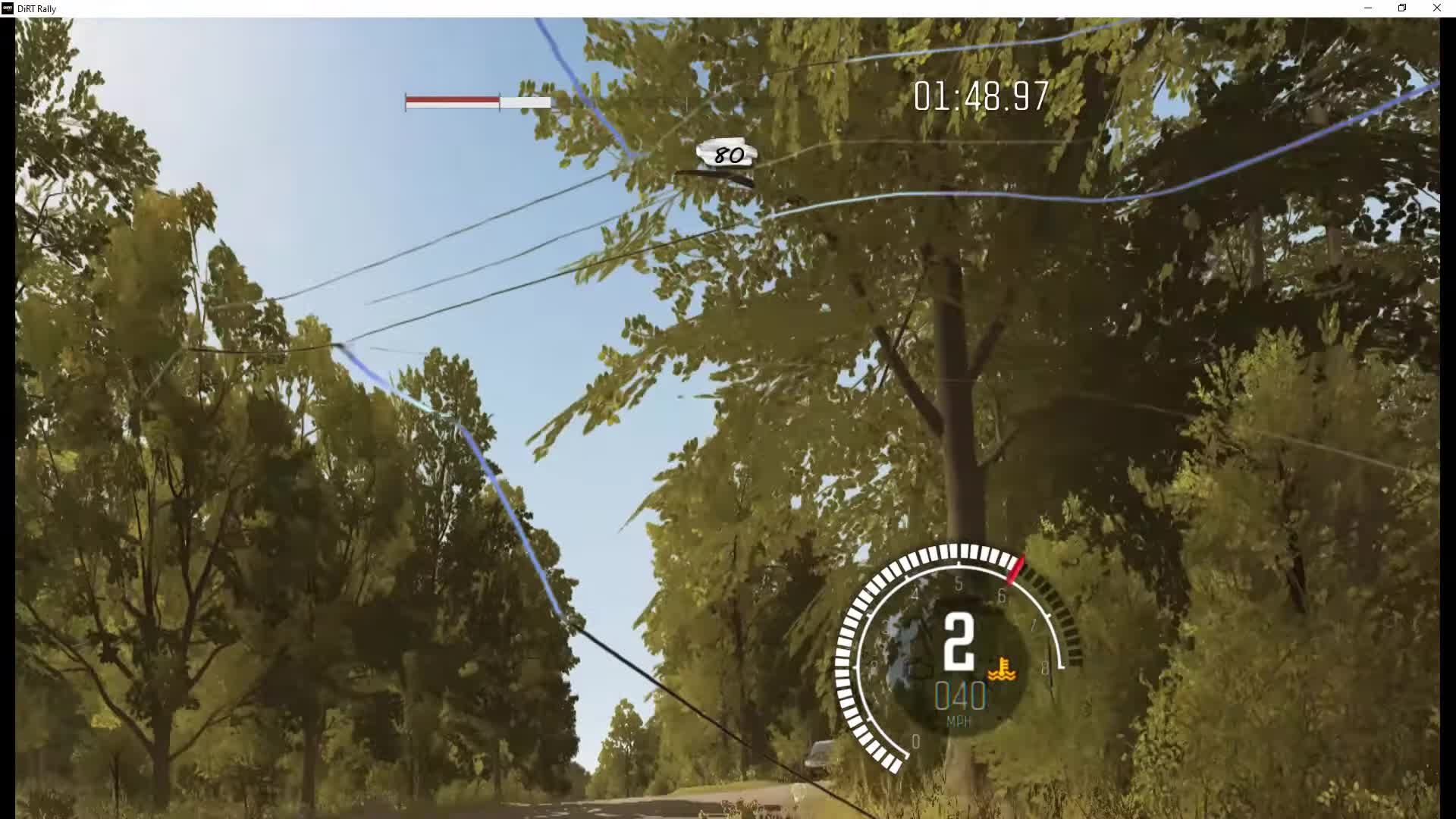The height and width of the screenshot is (819, 1456).
Task: Click the car visible on the road ahead
Action: point(817,755)
